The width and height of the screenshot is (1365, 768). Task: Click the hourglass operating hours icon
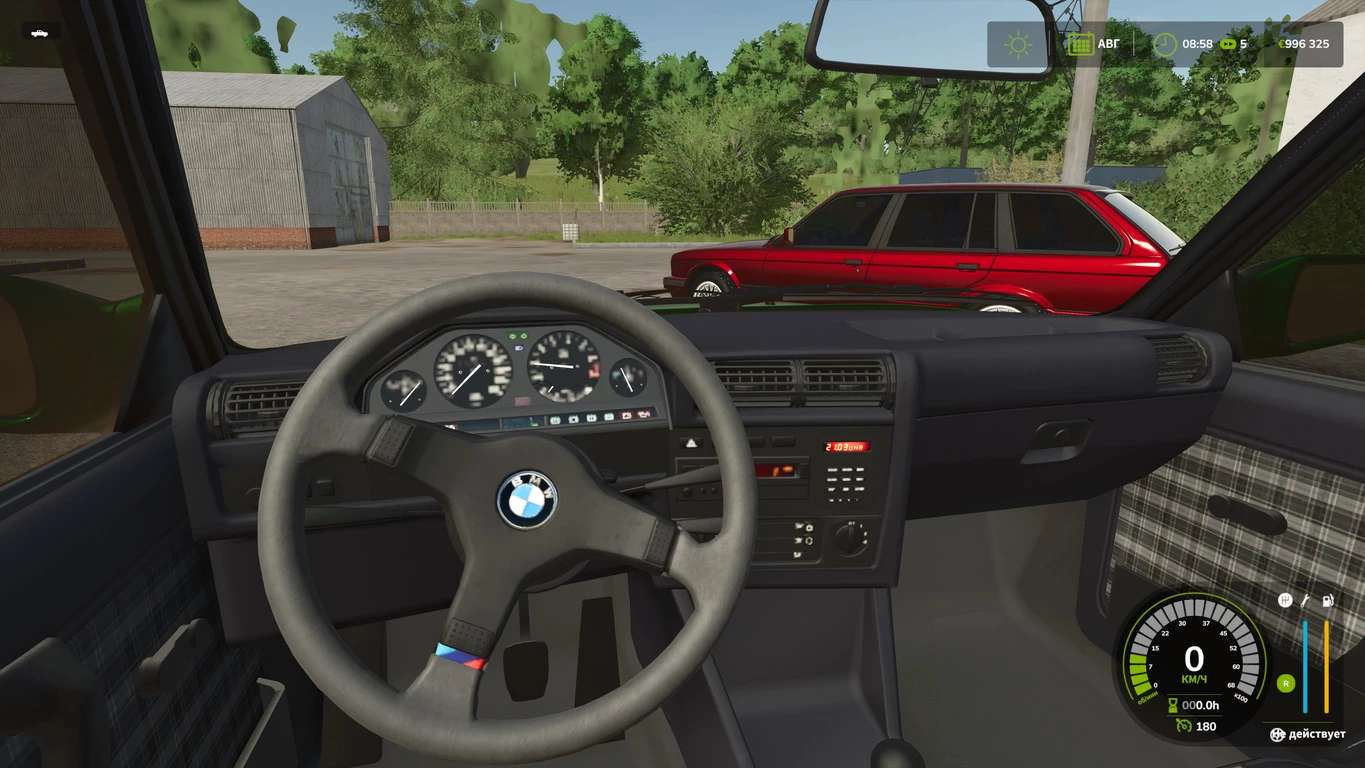pyautogui.click(x=1175, y=706)
